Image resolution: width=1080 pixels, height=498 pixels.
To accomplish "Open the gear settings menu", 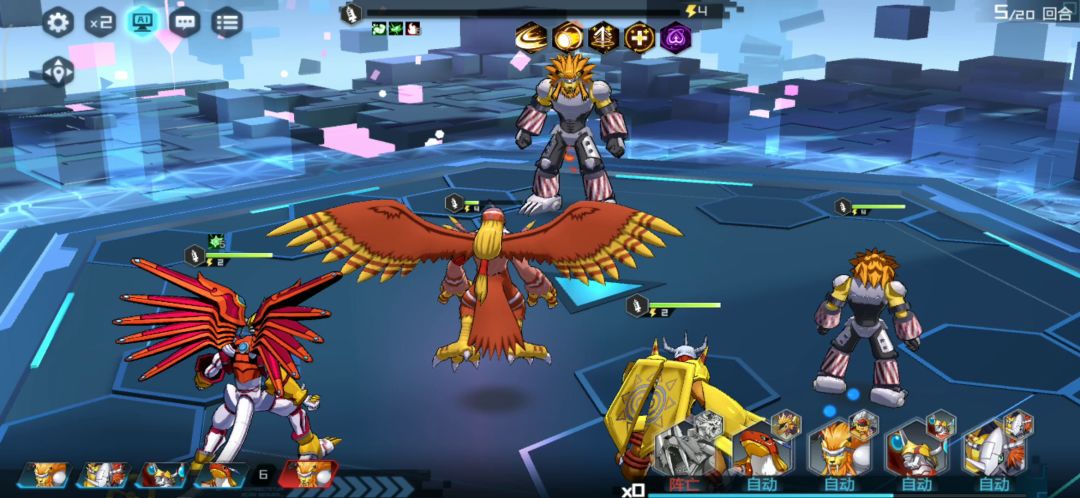I will (58, 22).
